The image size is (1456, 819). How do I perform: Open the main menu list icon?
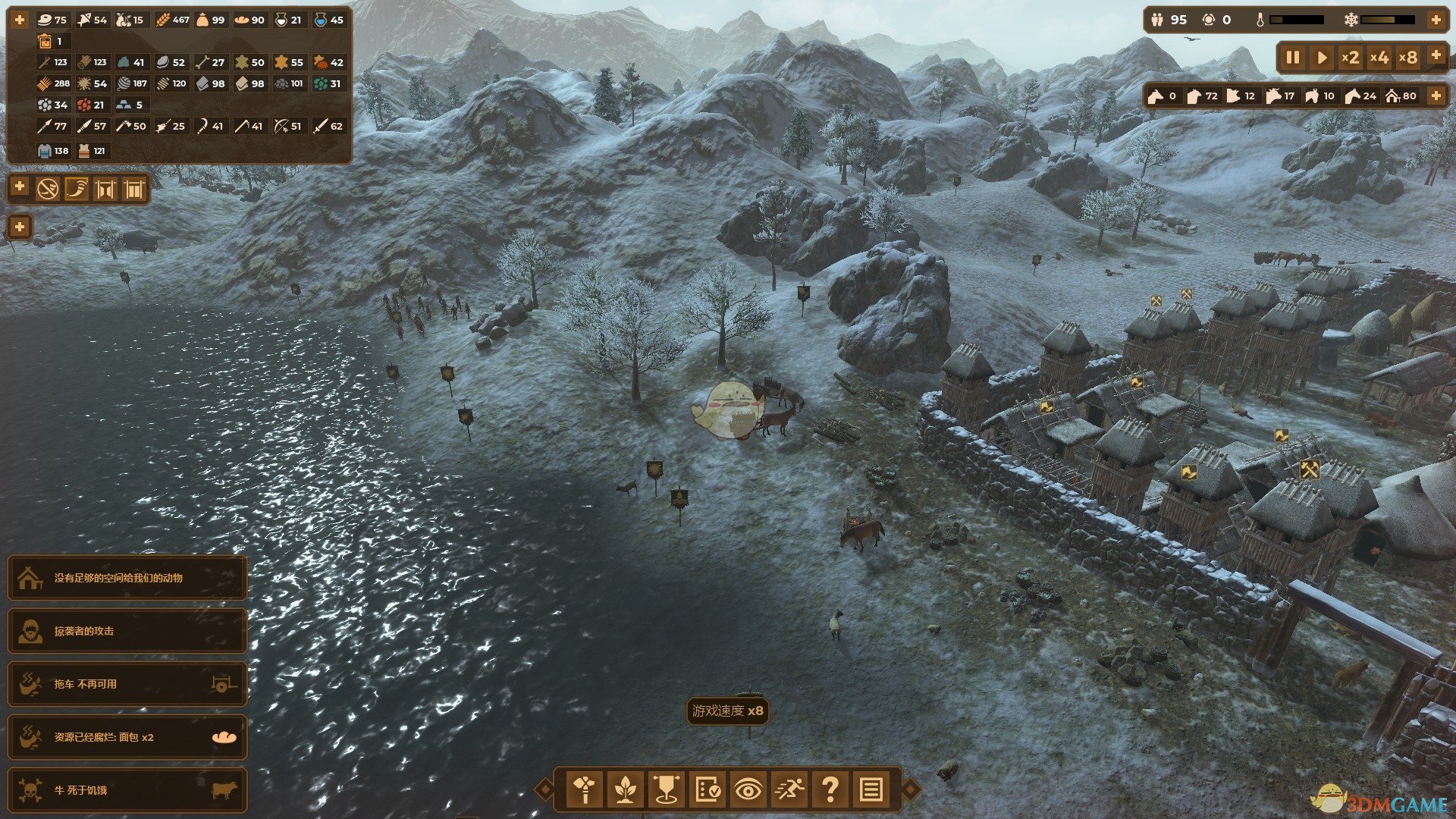[871, 789]
